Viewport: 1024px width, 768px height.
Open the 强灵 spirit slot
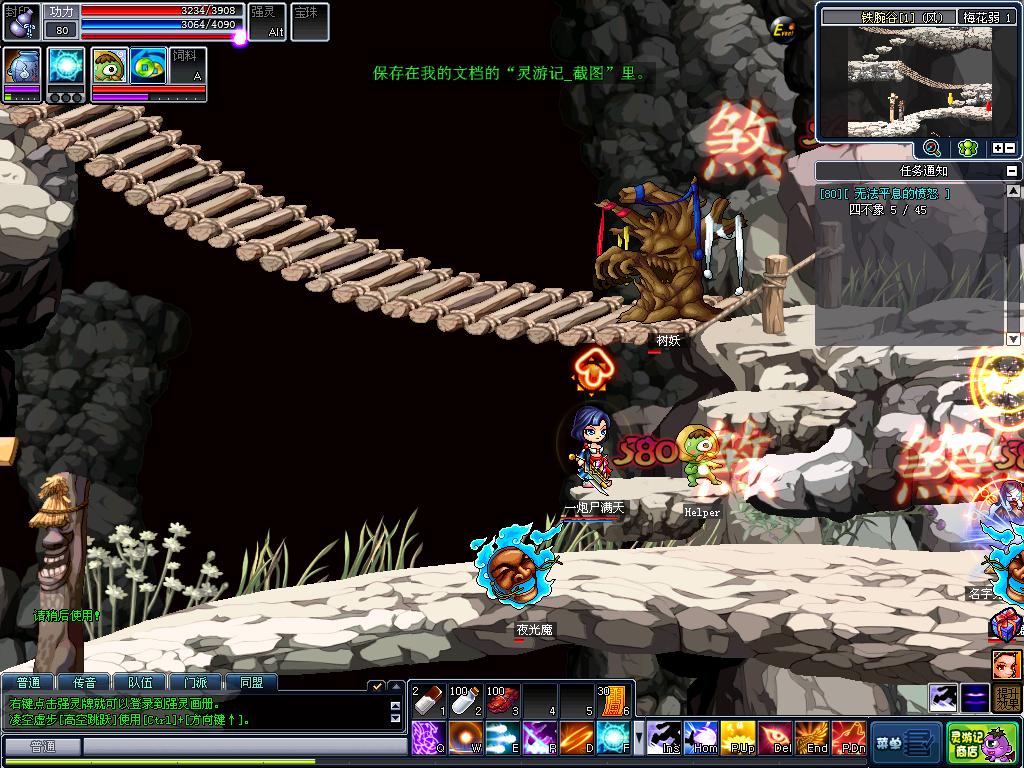coord(266,20)
